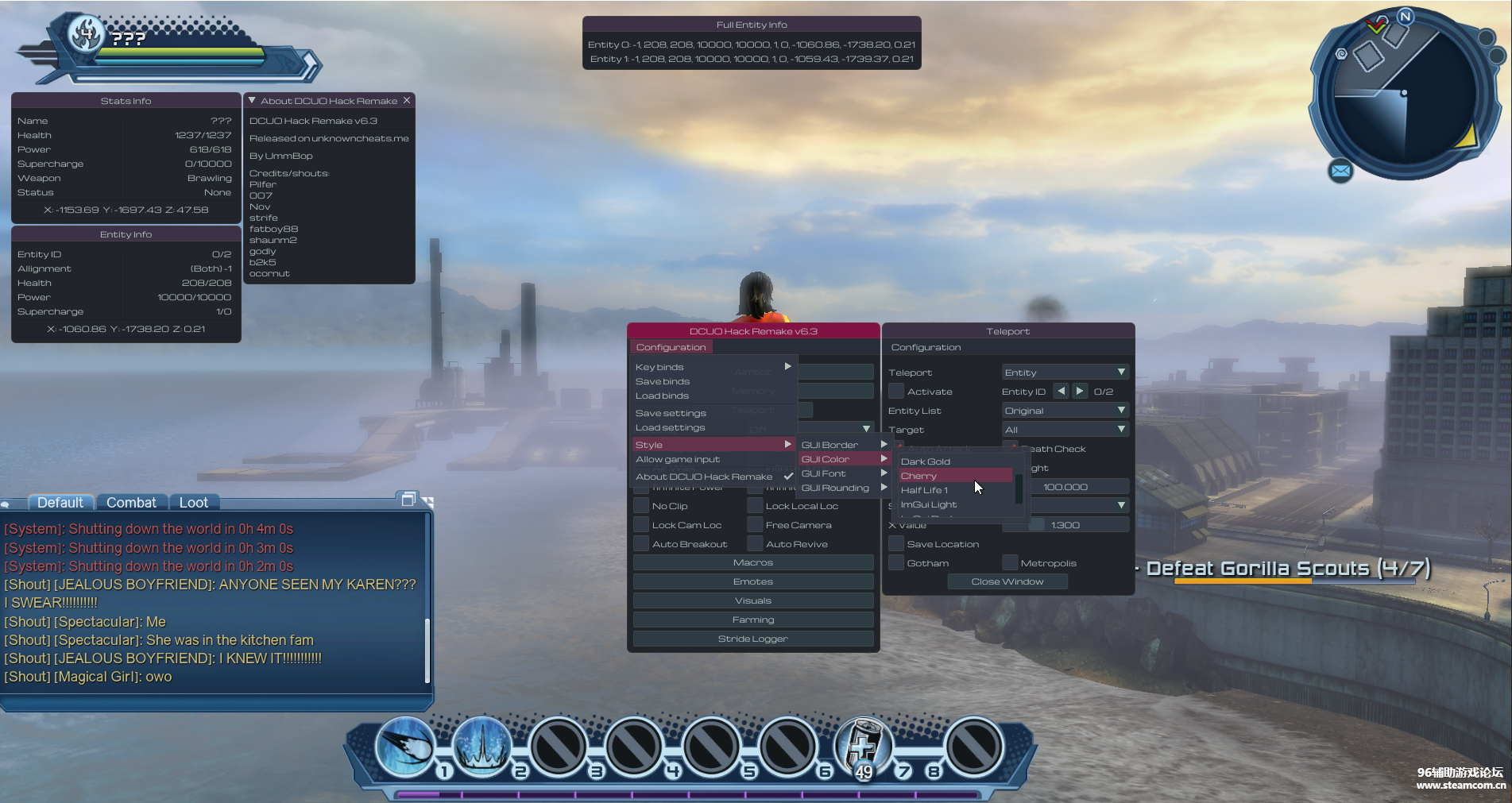Switch to the Loot chat tab
1512x803 pixels.
coord(193,503)
